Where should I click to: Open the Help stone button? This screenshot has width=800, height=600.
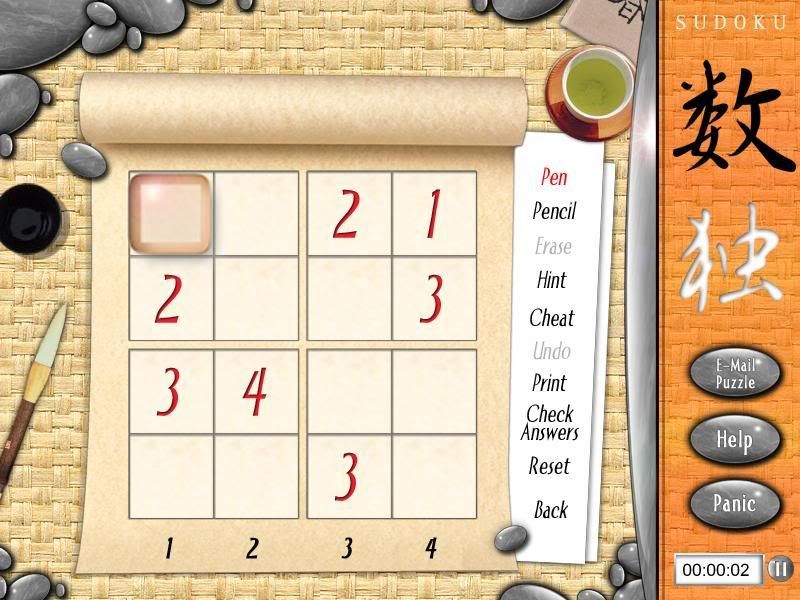[734, 439]
